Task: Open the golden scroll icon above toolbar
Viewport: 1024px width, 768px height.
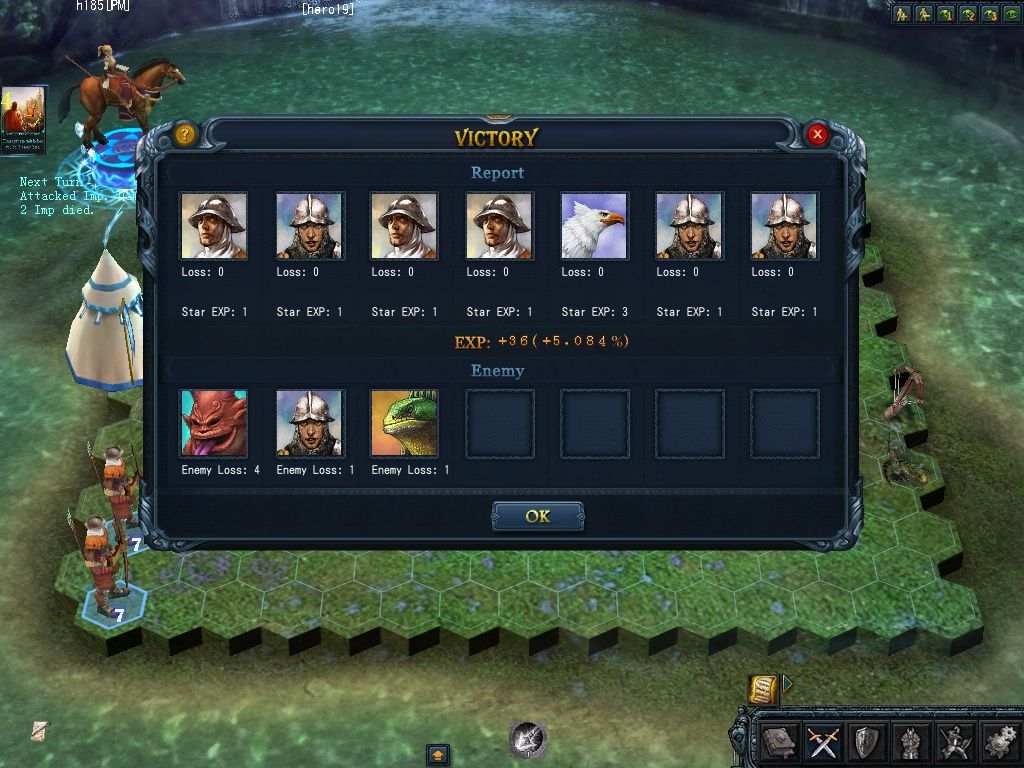Action: coord(762,688)
